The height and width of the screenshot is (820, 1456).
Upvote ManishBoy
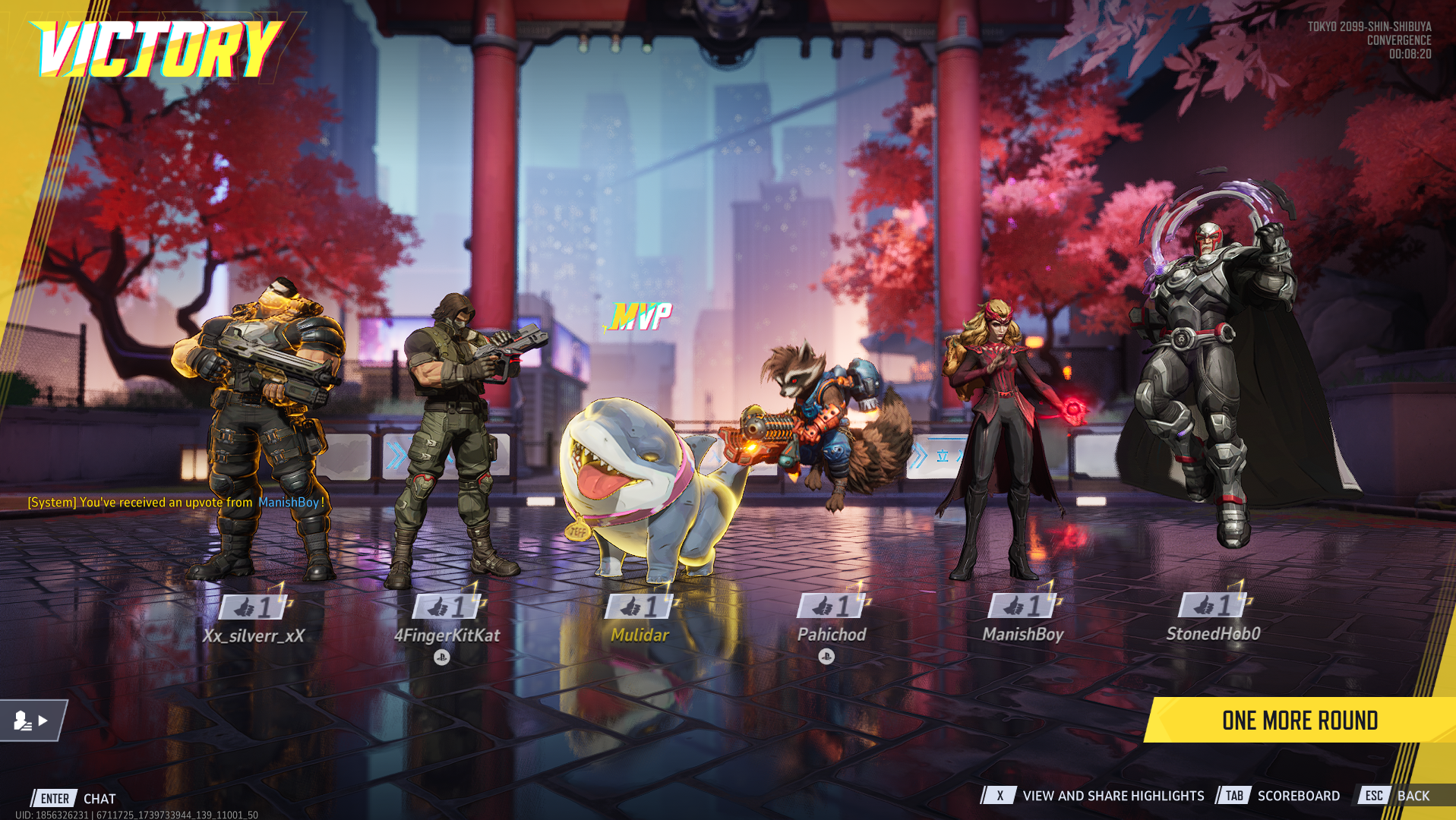1024,606
